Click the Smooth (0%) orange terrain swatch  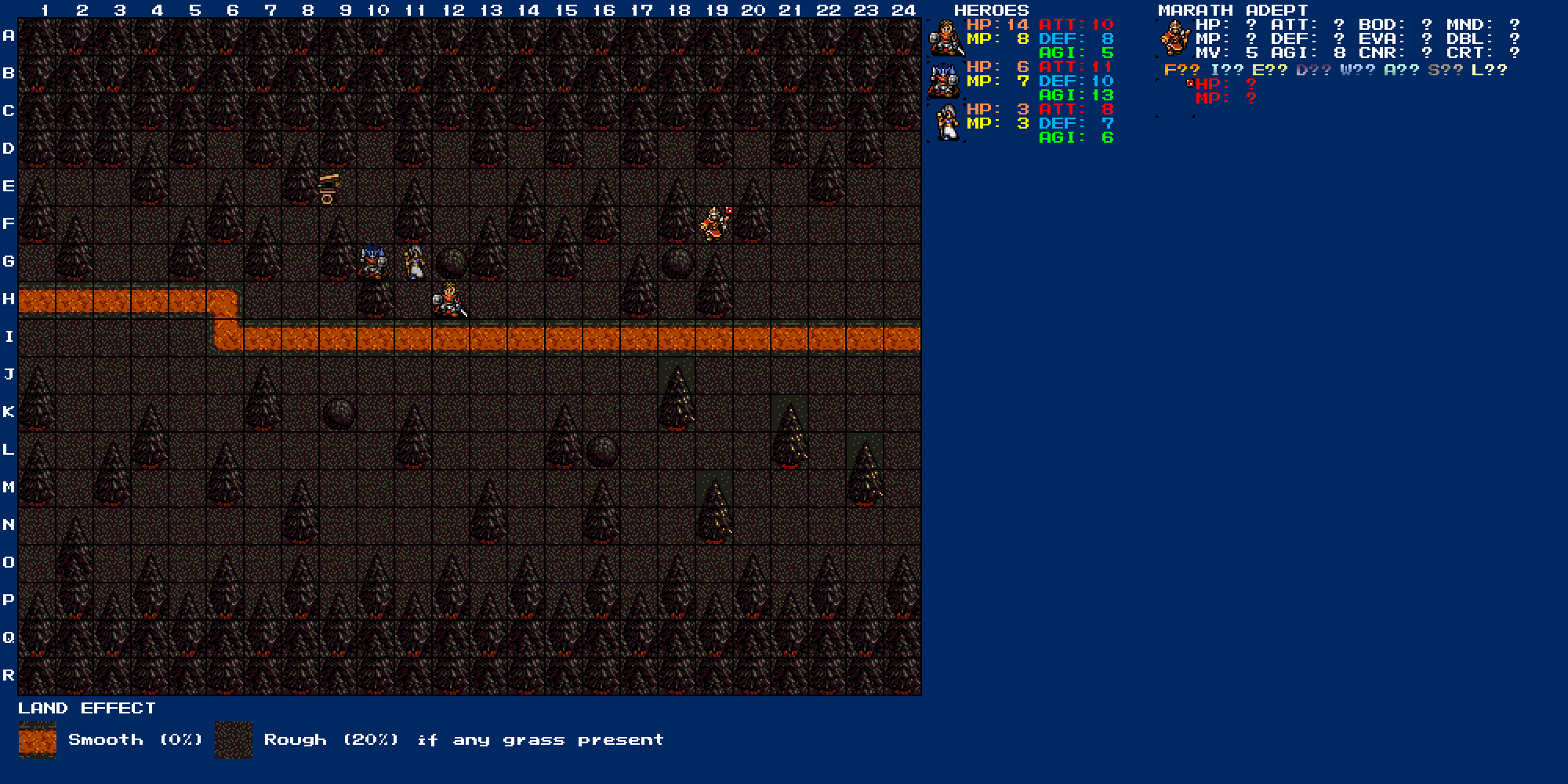[x=38, y=740]
